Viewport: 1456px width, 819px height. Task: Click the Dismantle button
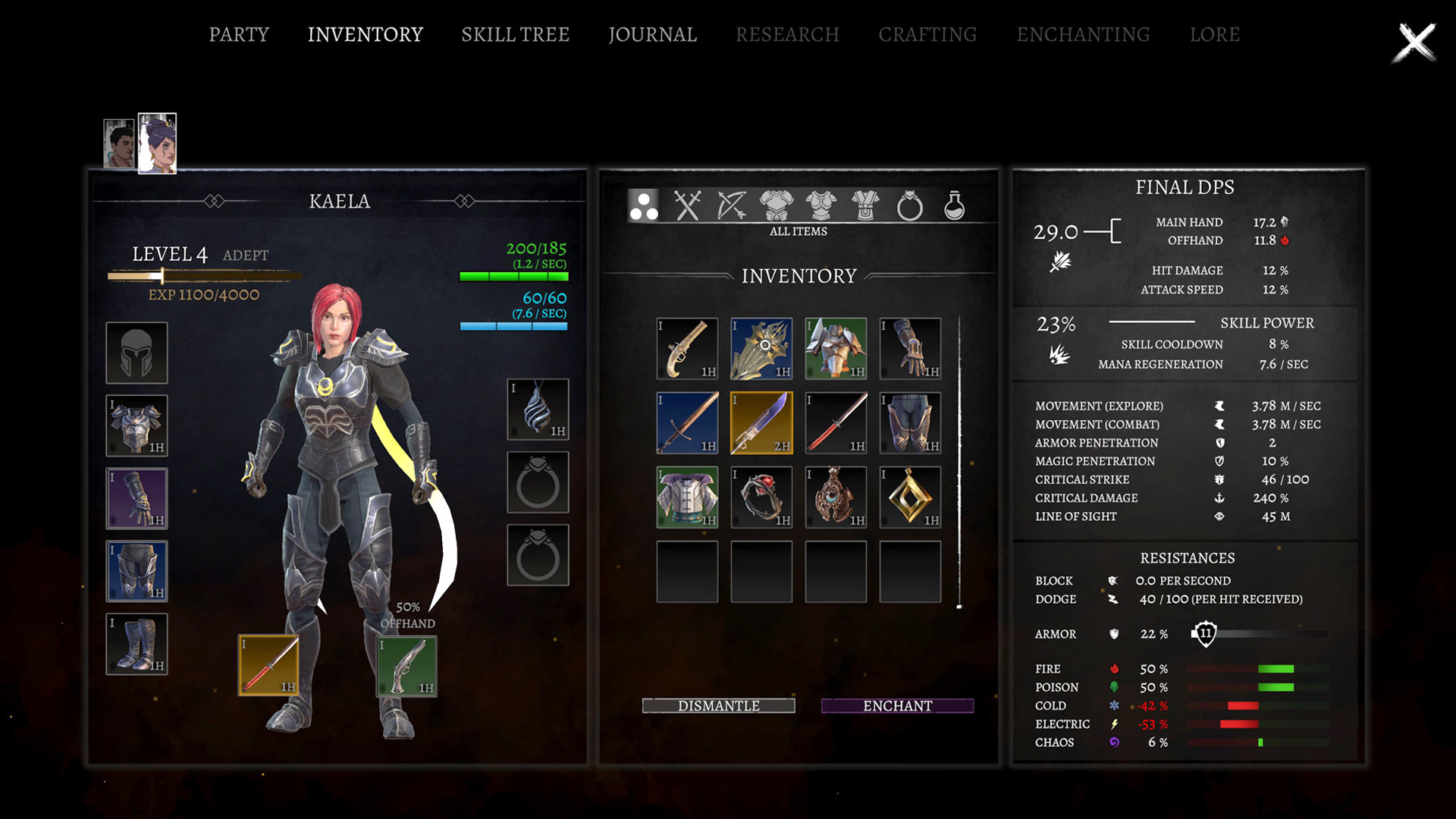click(718, 706)
